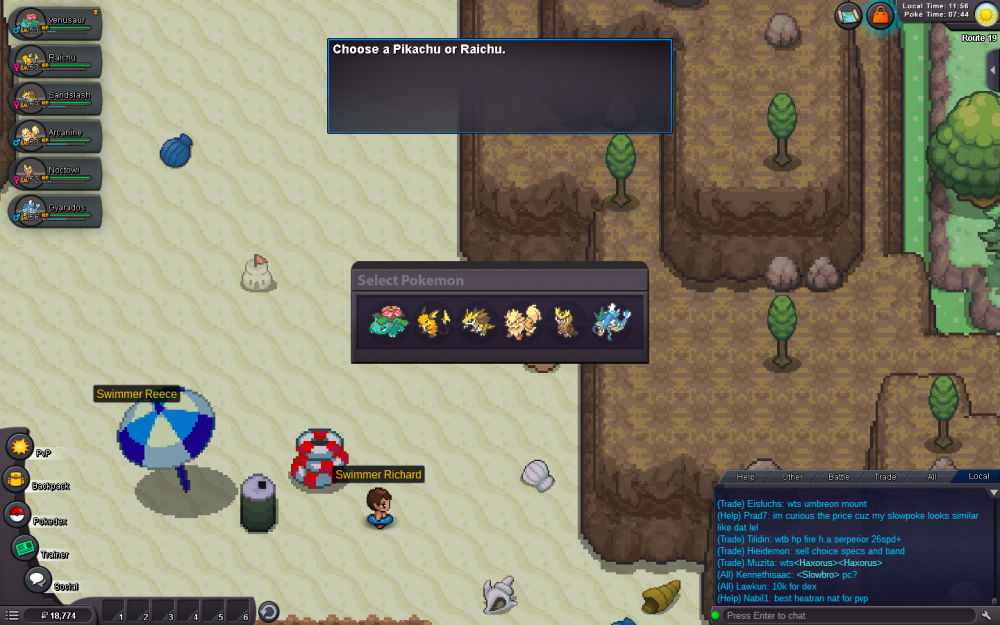Open the list menu beside the money counter
This screenshot has height=625, width=1000.
[12, 614]
